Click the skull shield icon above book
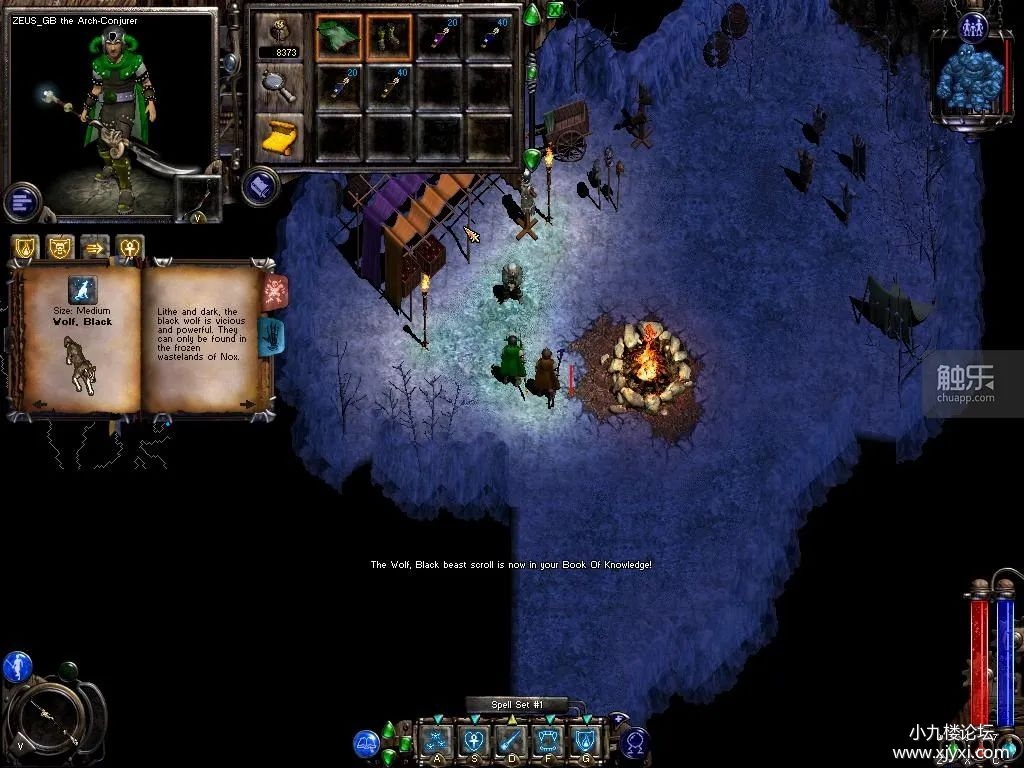The height and width of the screenshot is (768, 1024). coord(59,247)
